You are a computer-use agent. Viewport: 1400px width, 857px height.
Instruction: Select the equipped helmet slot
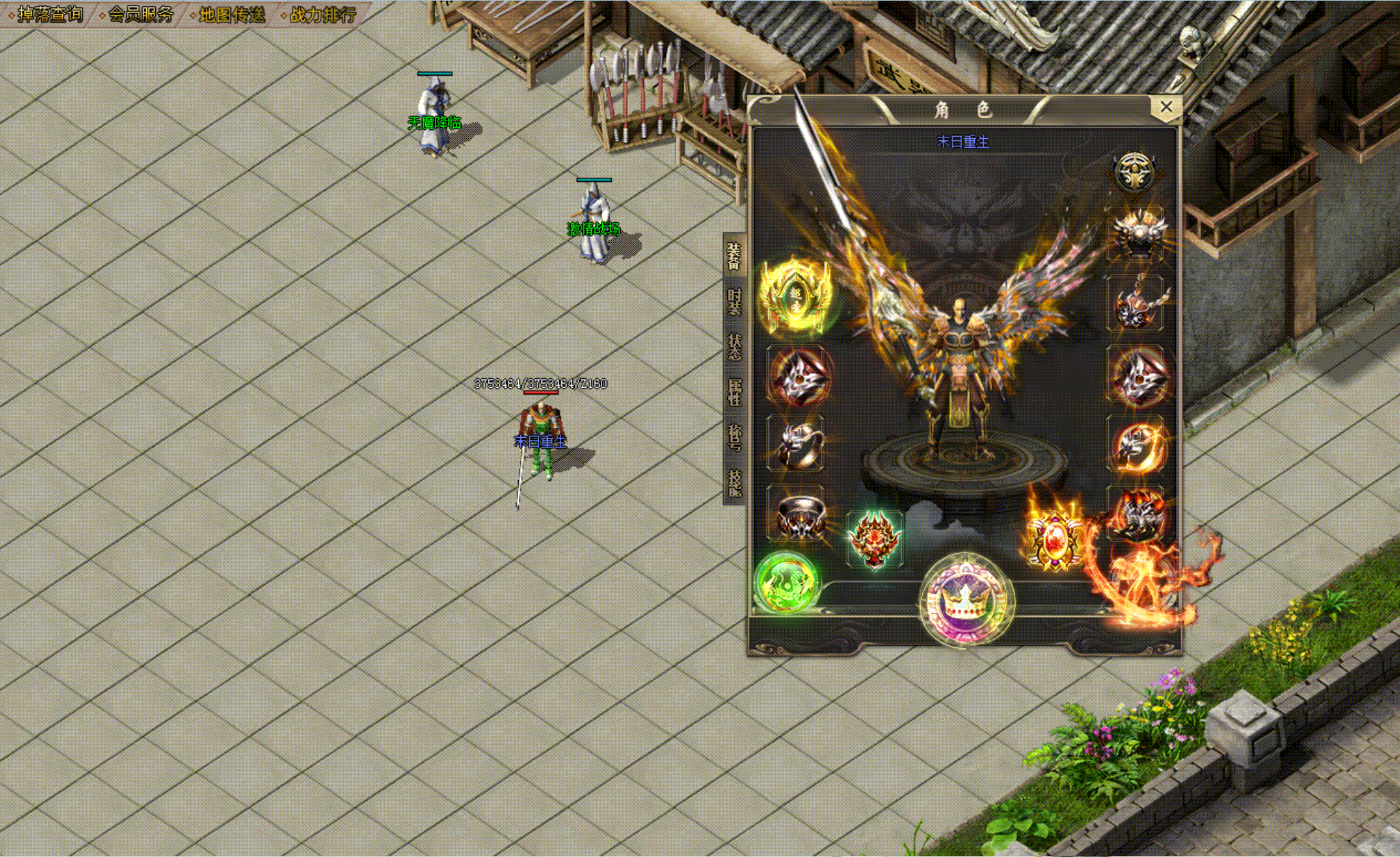(1136, 233)
